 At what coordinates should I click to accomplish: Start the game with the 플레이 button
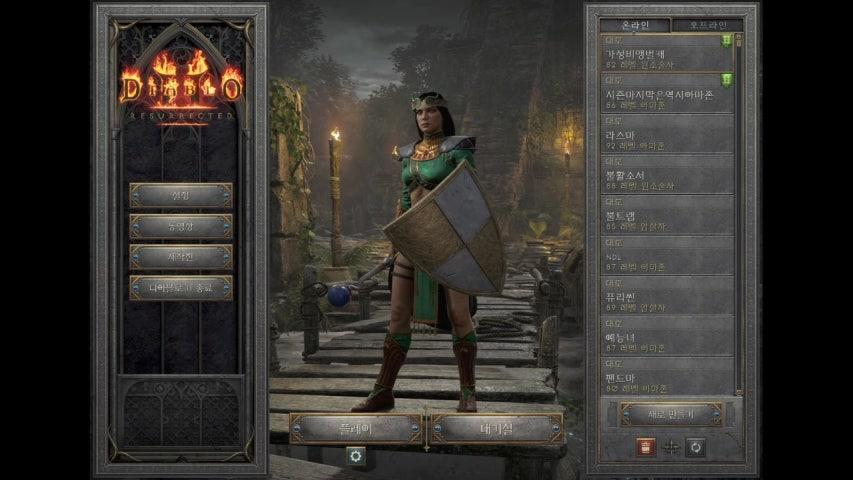pyautogui.click(x=356, y=429)
